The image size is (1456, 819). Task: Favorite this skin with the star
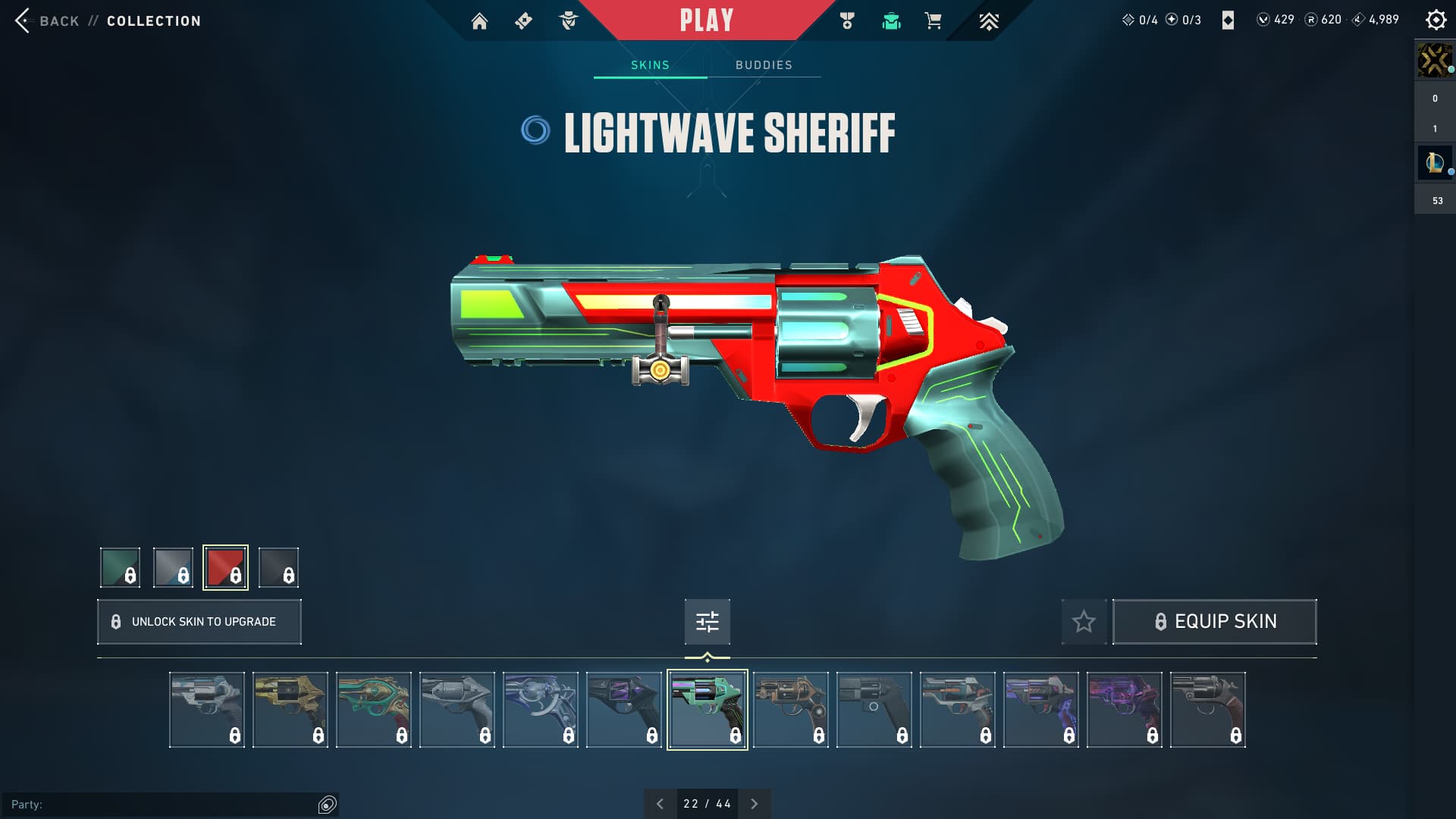click(x=1084, y=622)
